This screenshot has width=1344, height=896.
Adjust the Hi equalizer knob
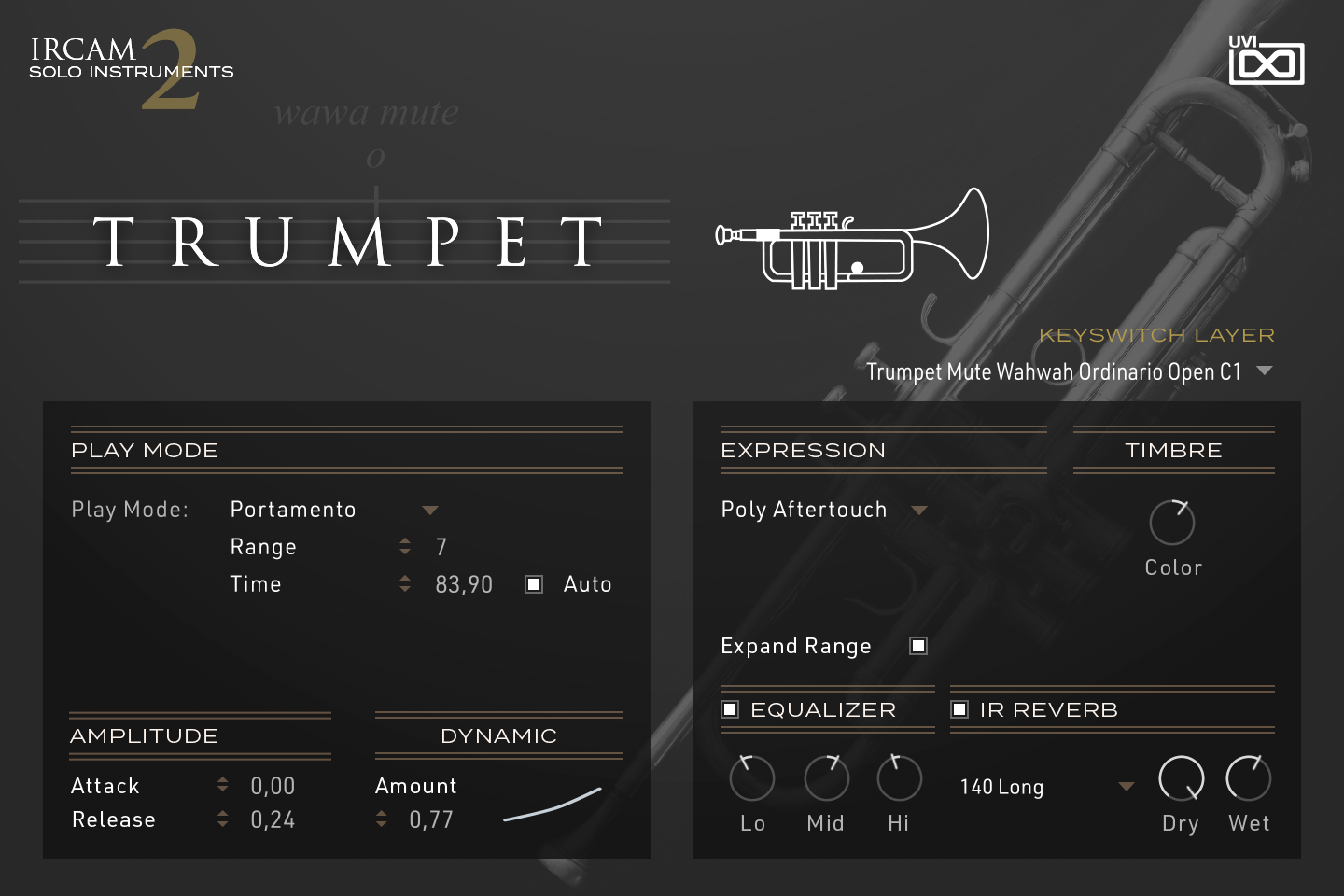point(898,778)
